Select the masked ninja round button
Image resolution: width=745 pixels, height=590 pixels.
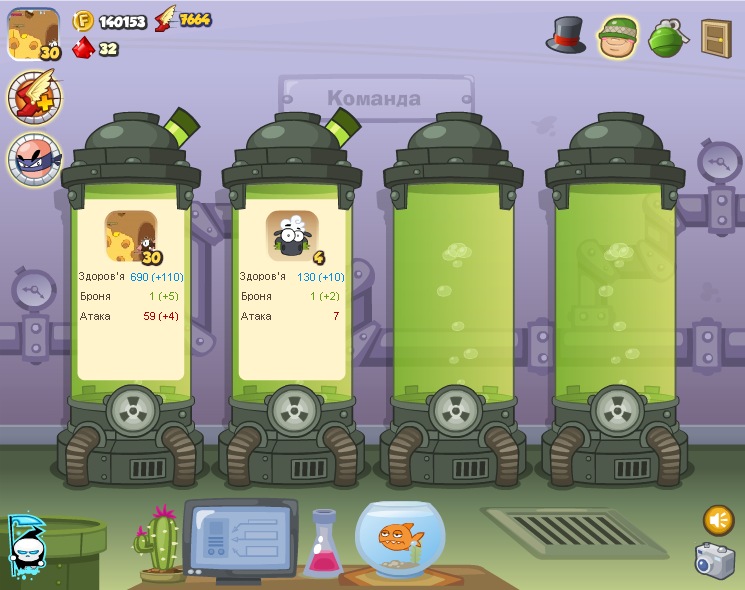pyautogui.click(x=34, y=158)
